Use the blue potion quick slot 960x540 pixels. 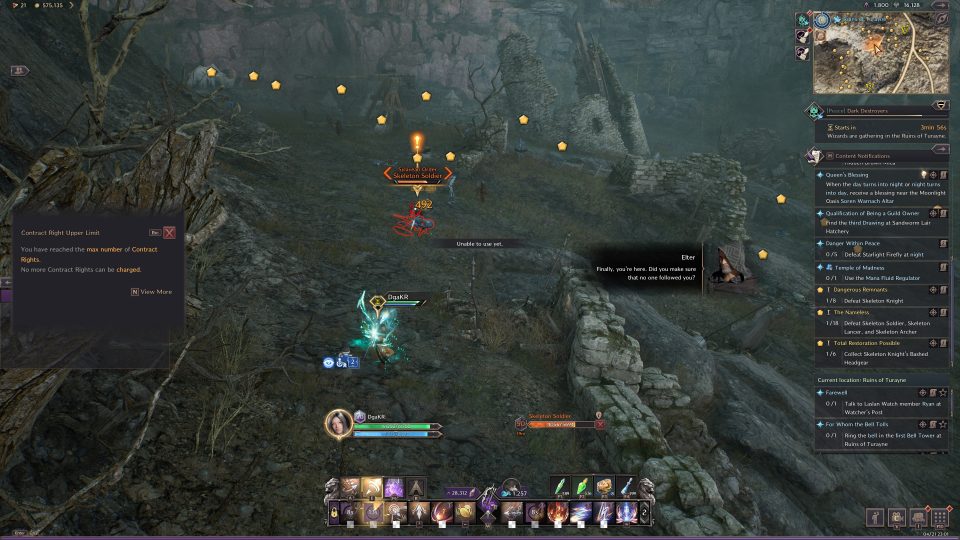[626, 487]
